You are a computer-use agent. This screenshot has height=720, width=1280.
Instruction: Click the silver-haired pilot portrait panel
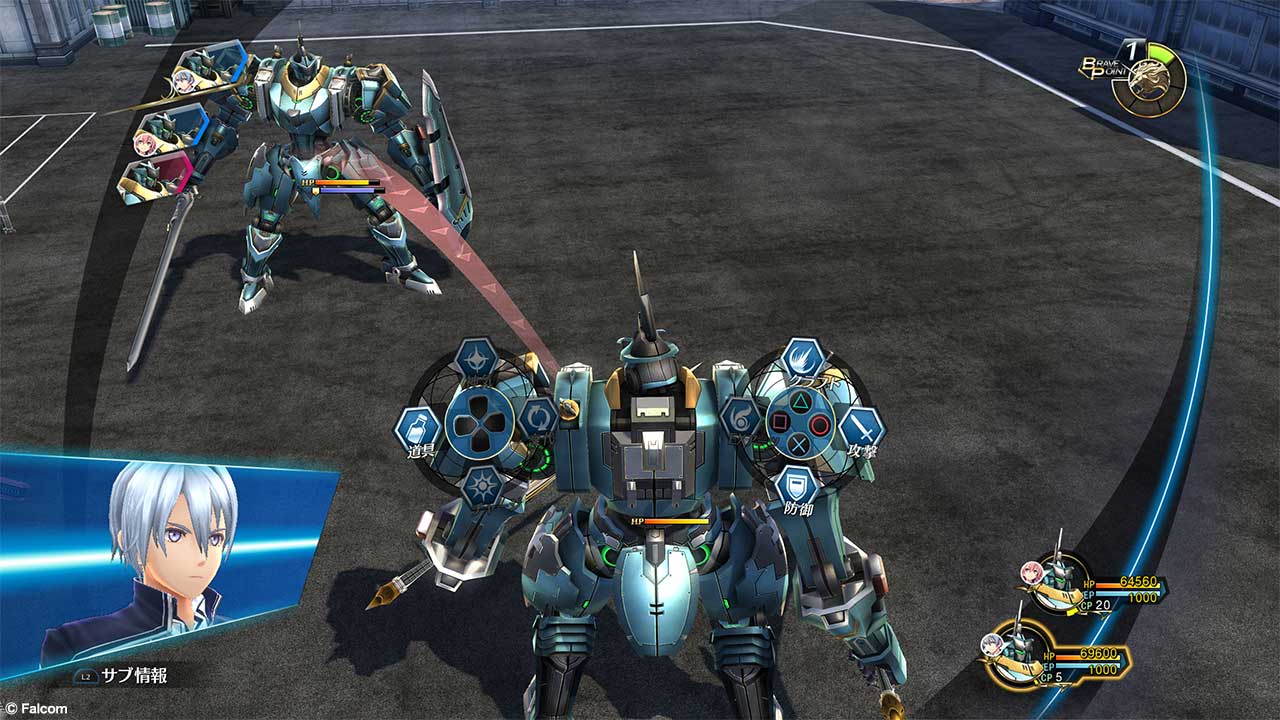tap(165, 560)
